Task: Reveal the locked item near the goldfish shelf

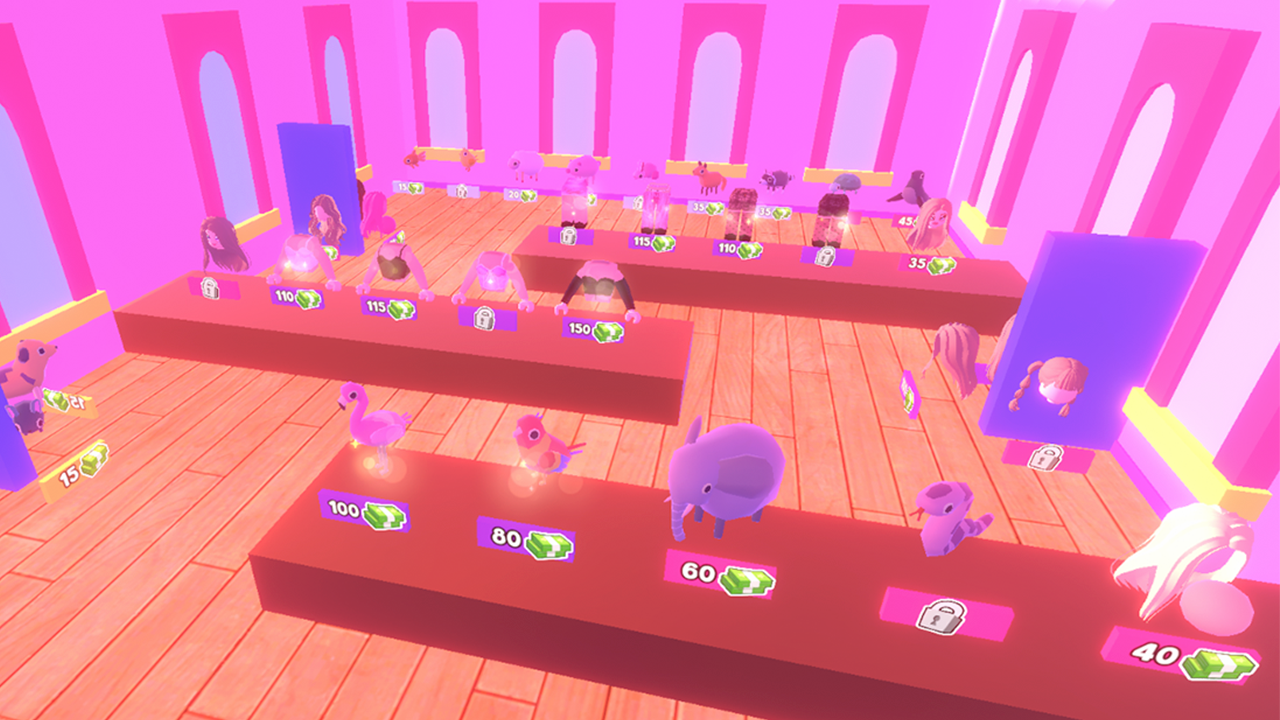Action: pyautogui.click(x=461, y=190)
